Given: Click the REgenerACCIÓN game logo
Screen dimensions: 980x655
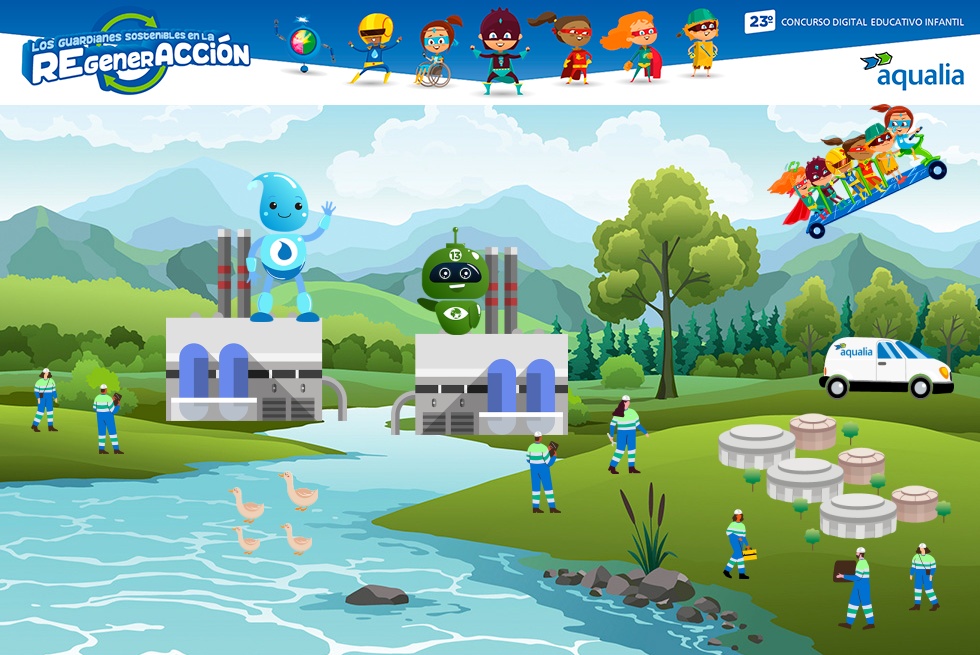Looking at the screenshot, I should (137, 54).
